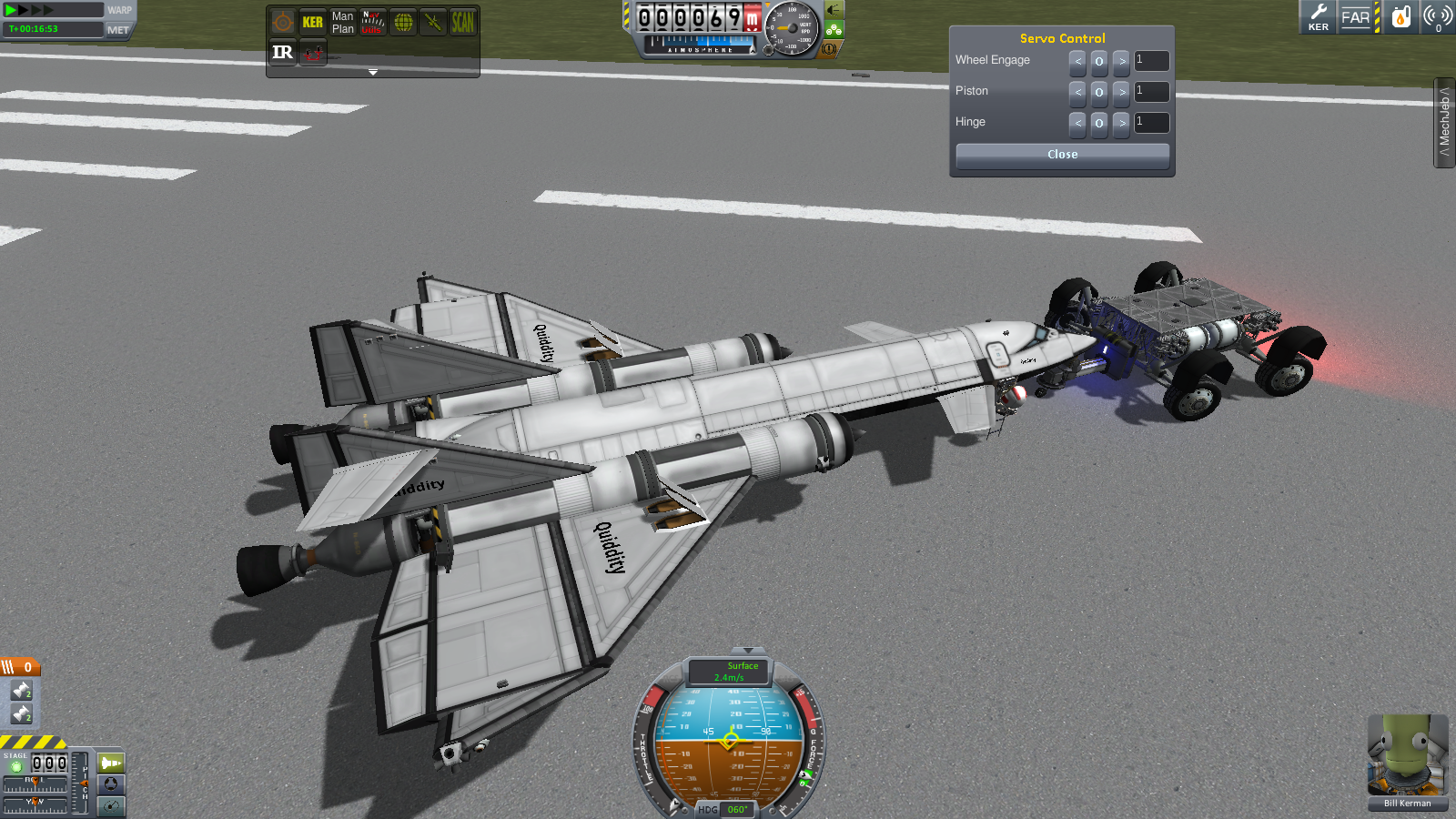
Task: Edit the Piston speed value field
Action: (1151, 92)
